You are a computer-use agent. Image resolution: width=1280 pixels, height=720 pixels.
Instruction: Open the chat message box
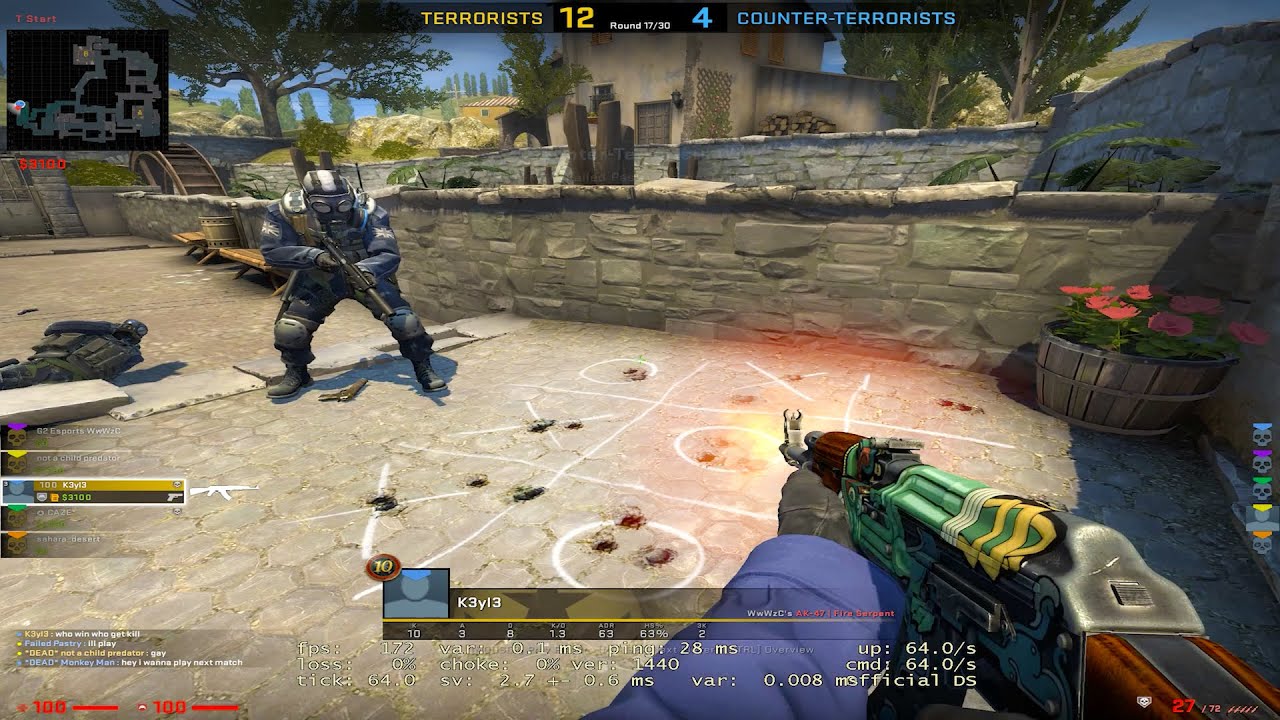click(130, 648)
